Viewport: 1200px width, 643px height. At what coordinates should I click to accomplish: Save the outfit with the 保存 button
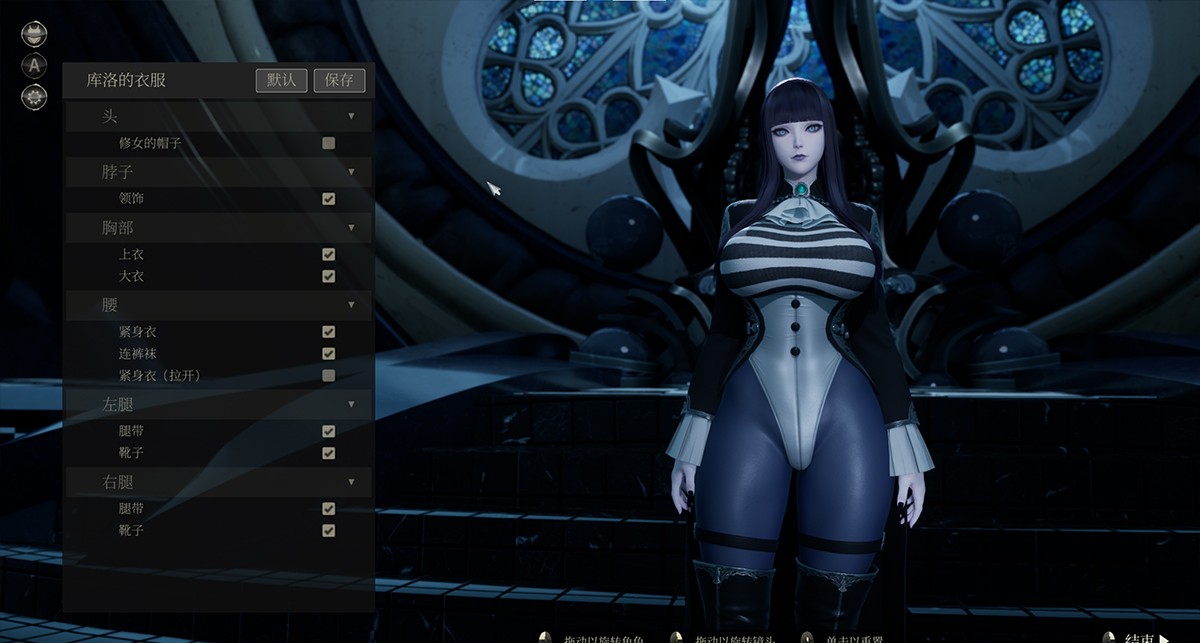pyautogui.click(x=339, y=80)
